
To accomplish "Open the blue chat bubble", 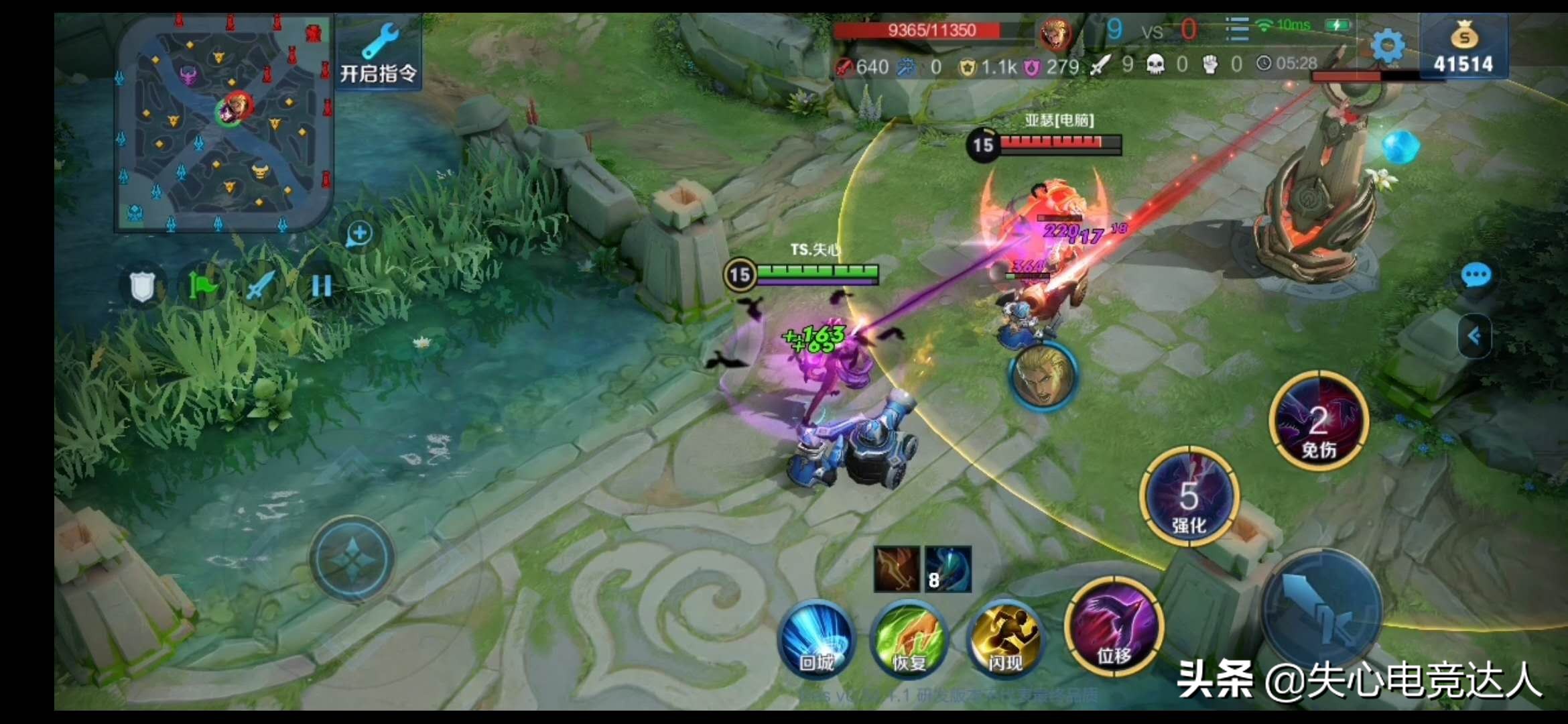I will pyautogui.click(x=1476, y=275).
